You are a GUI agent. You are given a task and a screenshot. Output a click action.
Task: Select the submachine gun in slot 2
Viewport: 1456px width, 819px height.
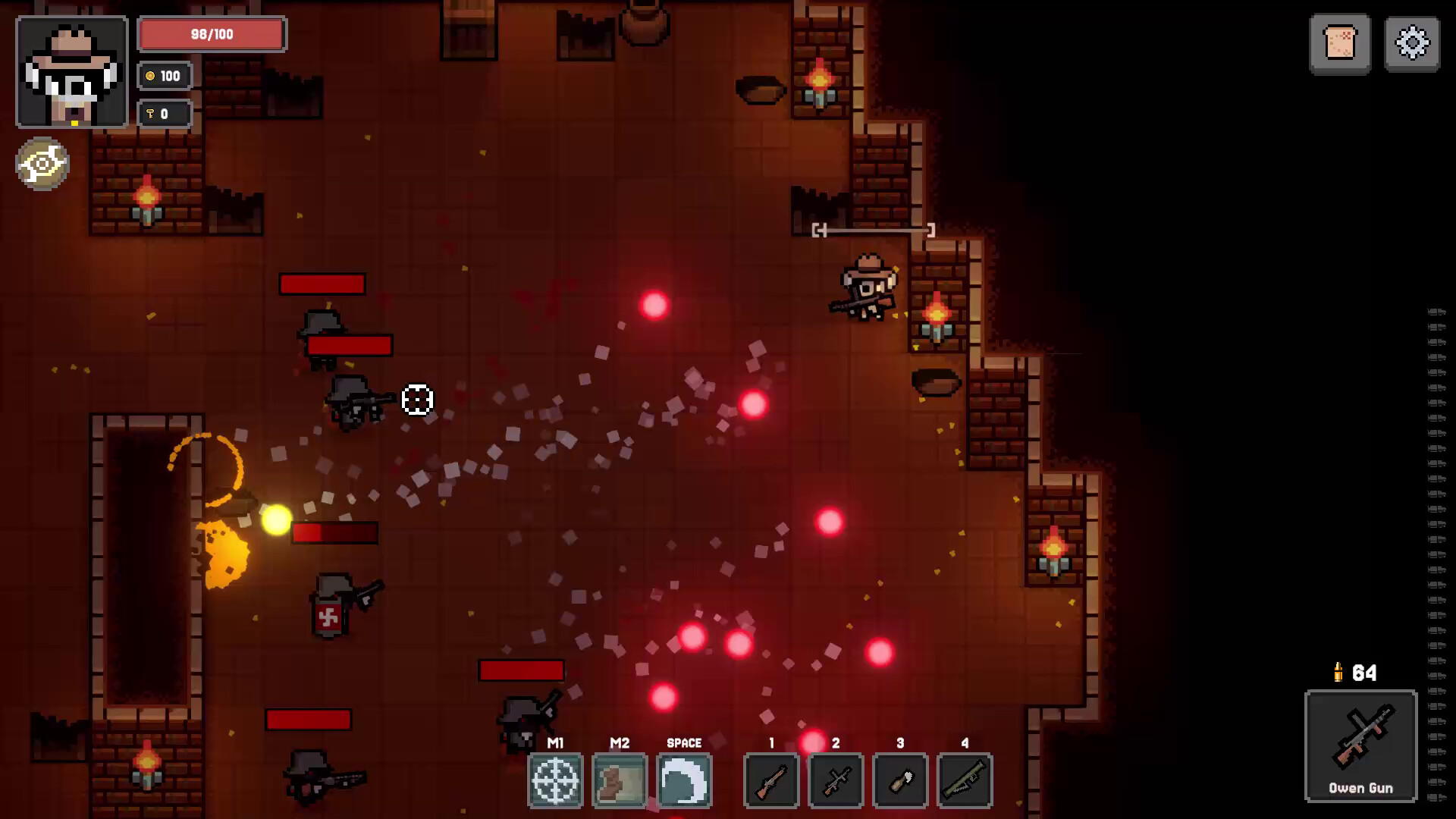[836, 781]
